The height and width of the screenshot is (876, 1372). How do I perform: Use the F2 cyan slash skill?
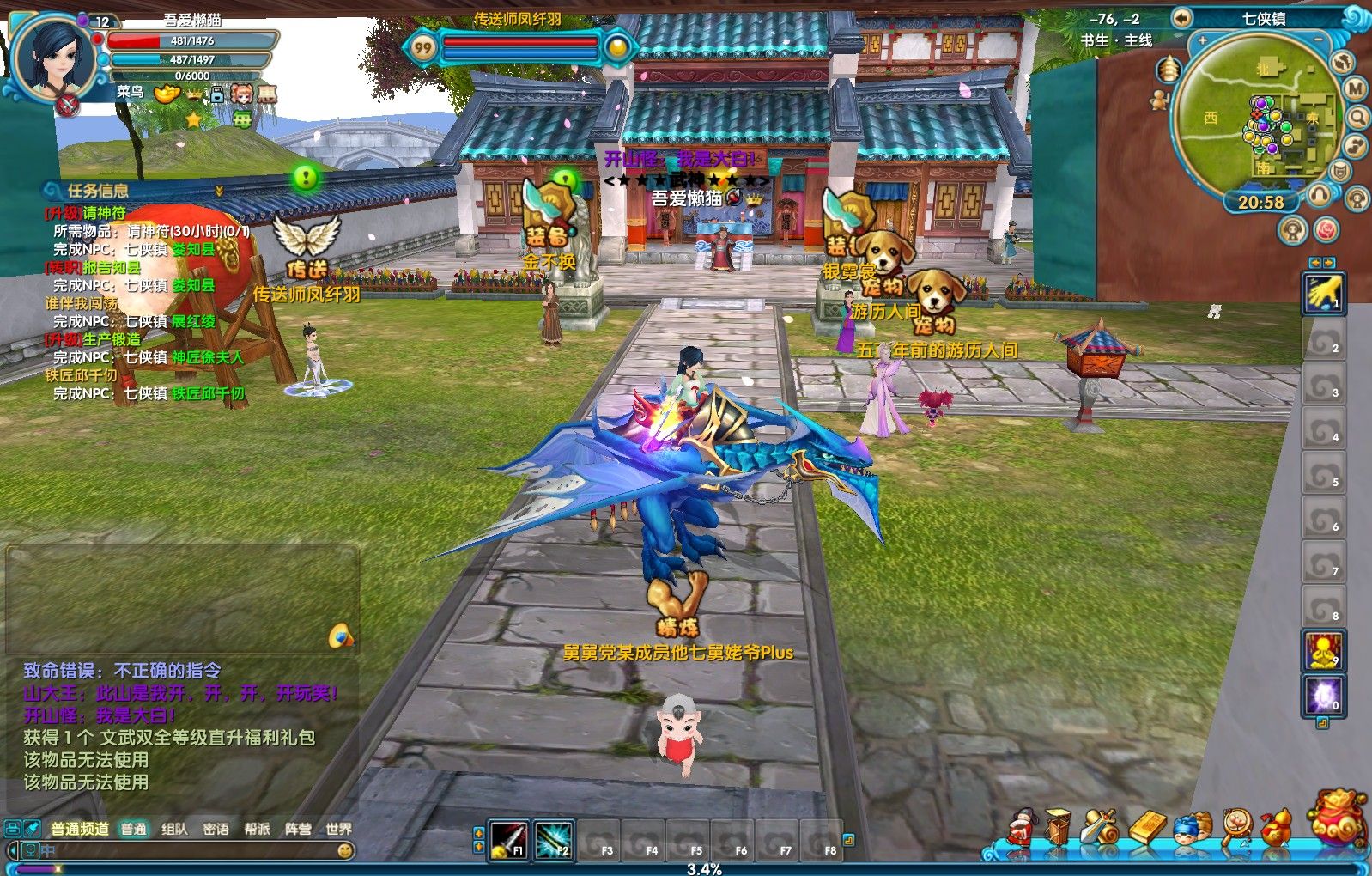point(553,839)
